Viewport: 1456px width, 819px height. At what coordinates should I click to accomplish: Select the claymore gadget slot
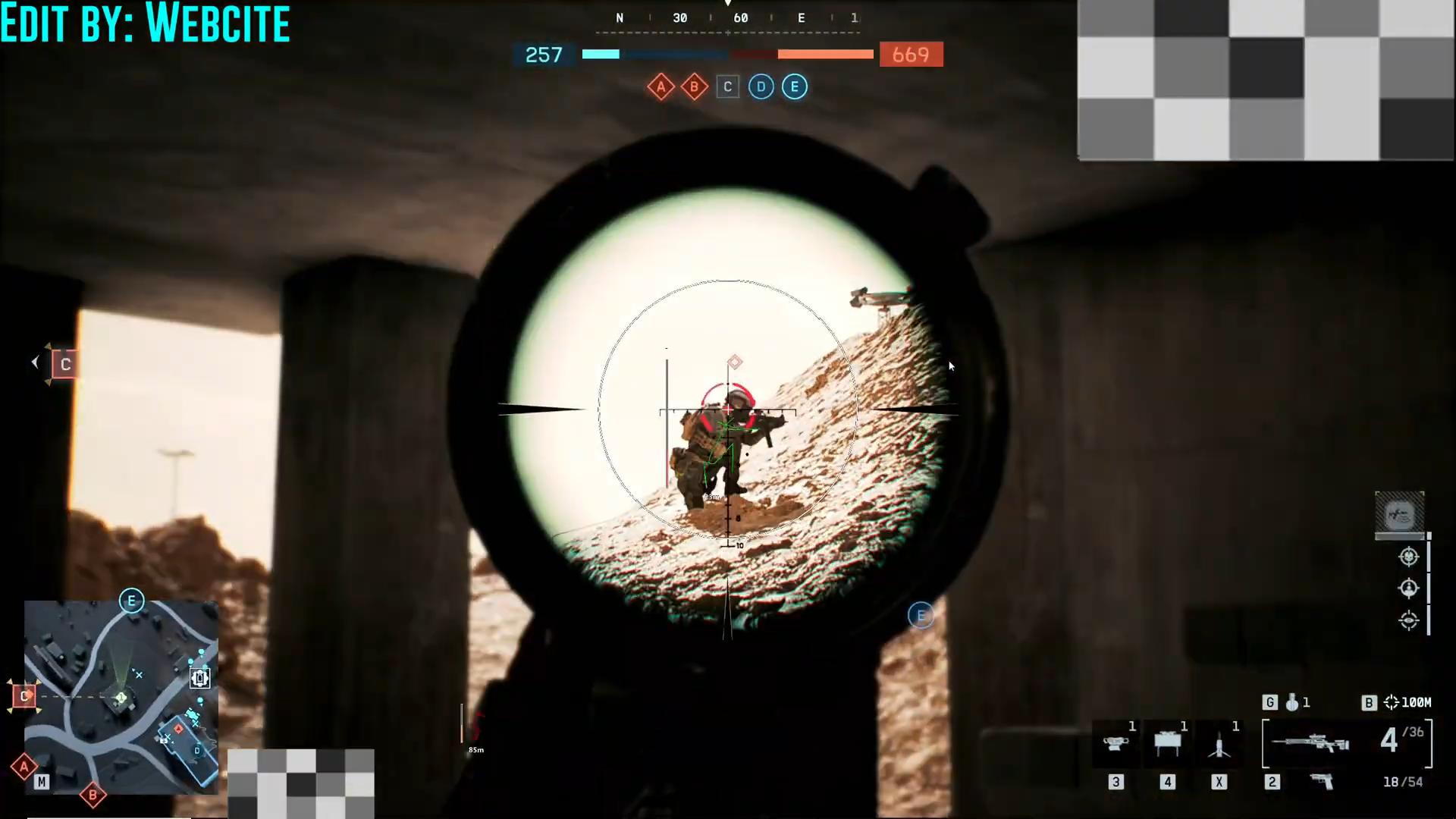tap(1167, 744)
